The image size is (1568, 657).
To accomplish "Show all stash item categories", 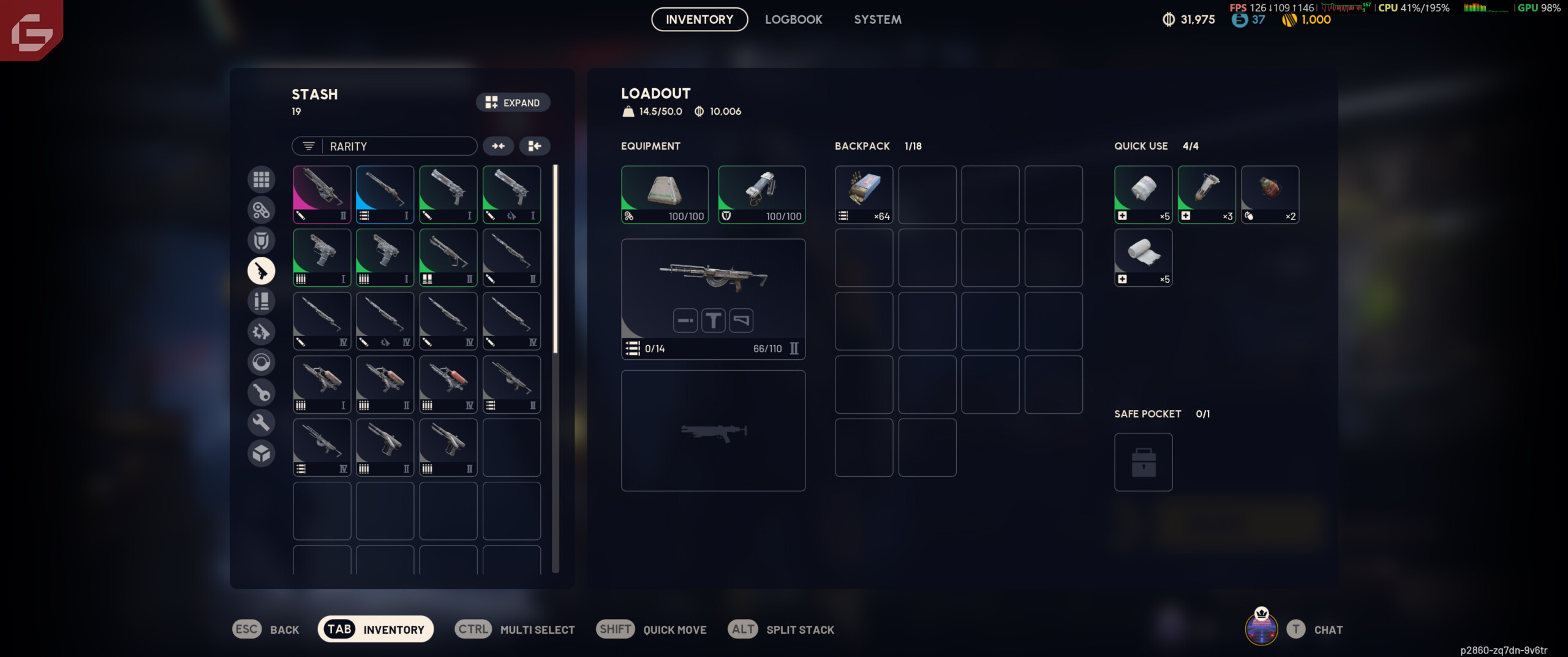I will [x=261, y=180].
